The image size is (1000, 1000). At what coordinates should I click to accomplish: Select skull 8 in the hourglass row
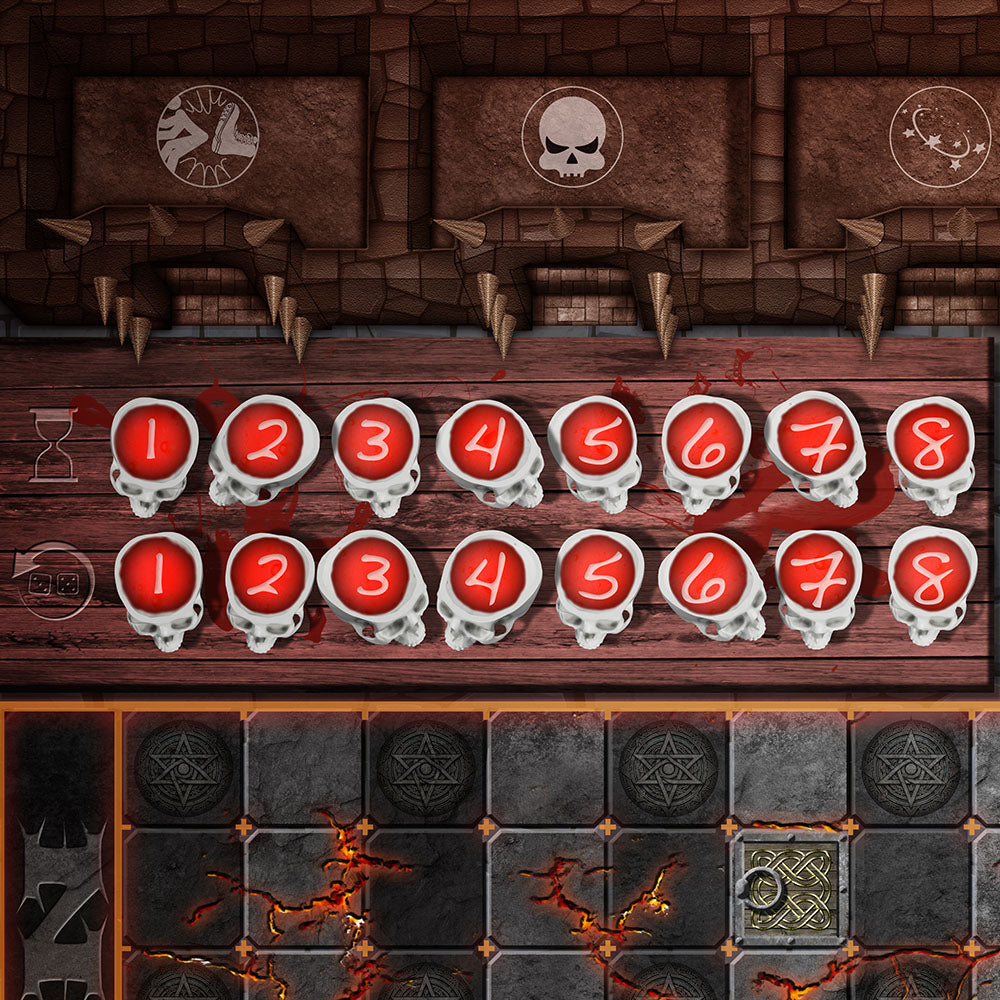coord(930,441)
